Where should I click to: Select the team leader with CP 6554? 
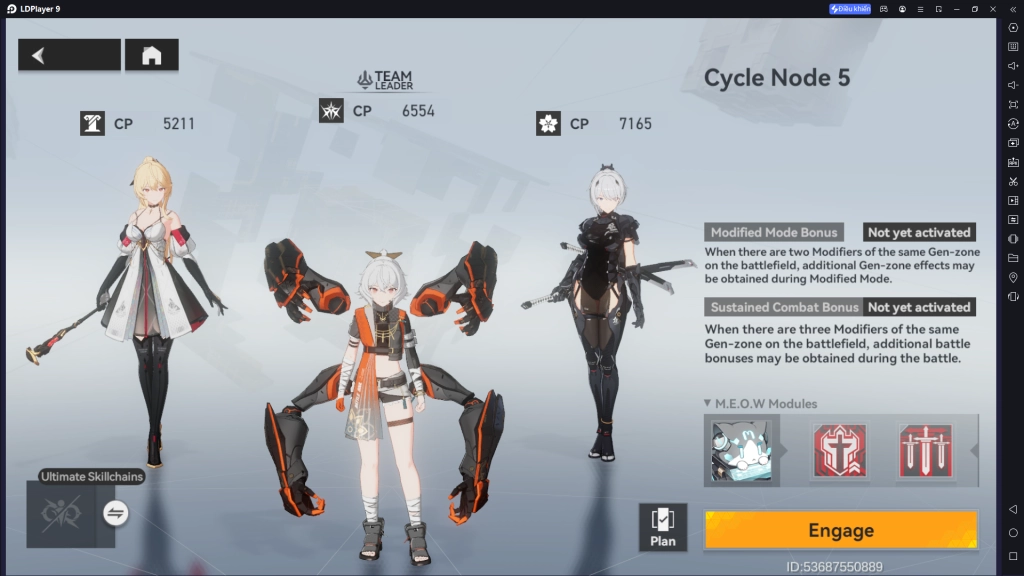click(x=385, y=400)
